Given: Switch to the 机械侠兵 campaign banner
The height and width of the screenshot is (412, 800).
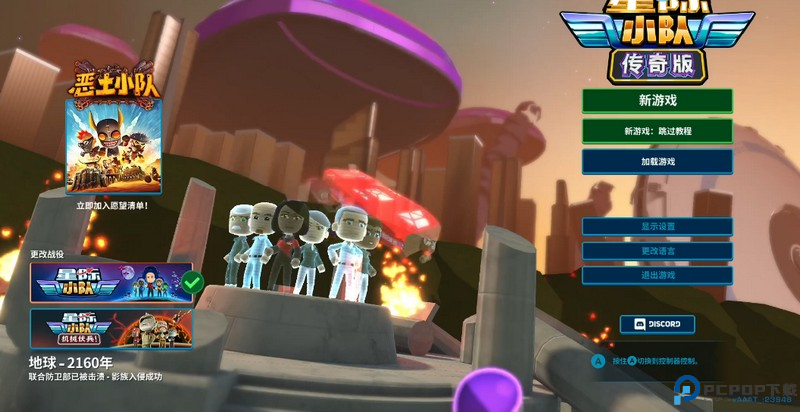Looking at the screenshot, I should click(x=111, y=328).
